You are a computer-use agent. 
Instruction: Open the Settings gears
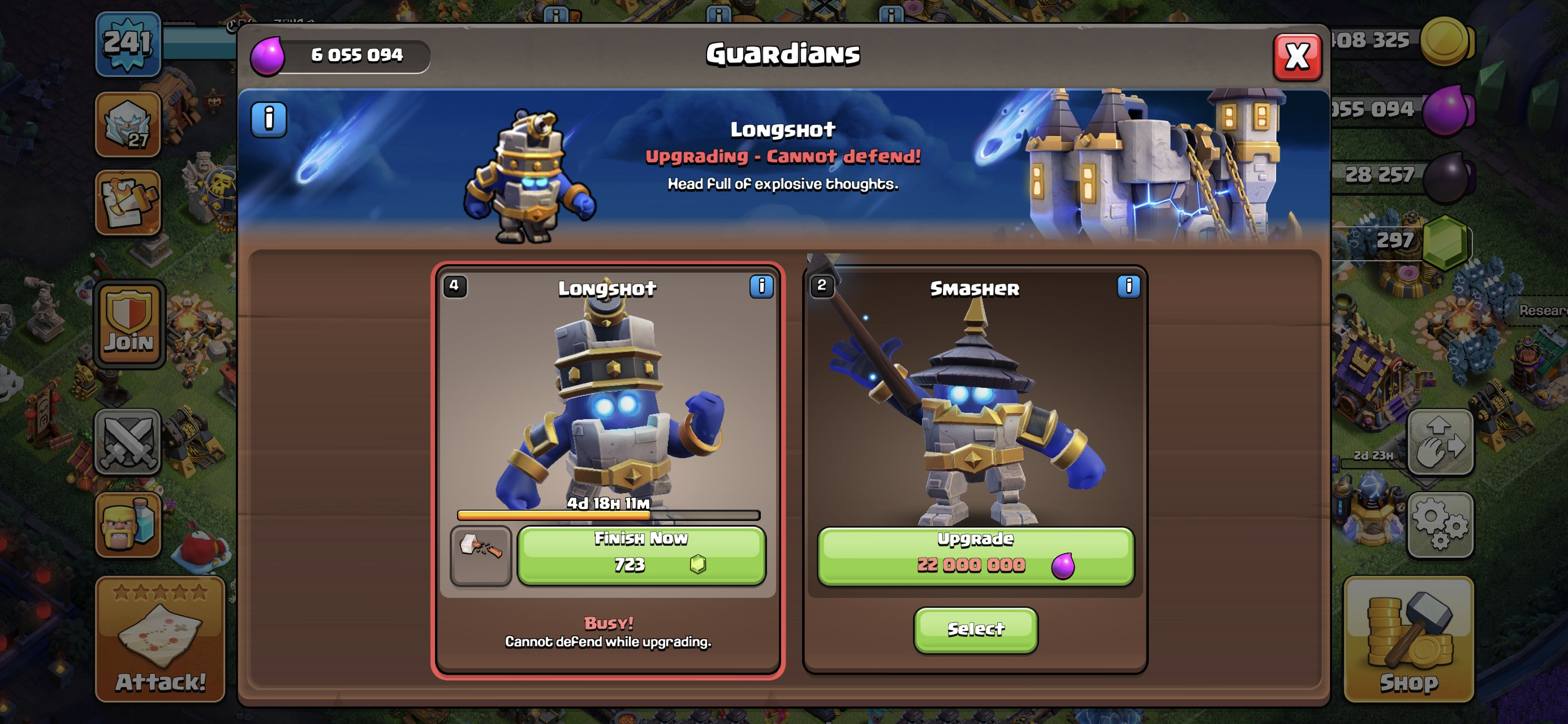coord(1440,524)
